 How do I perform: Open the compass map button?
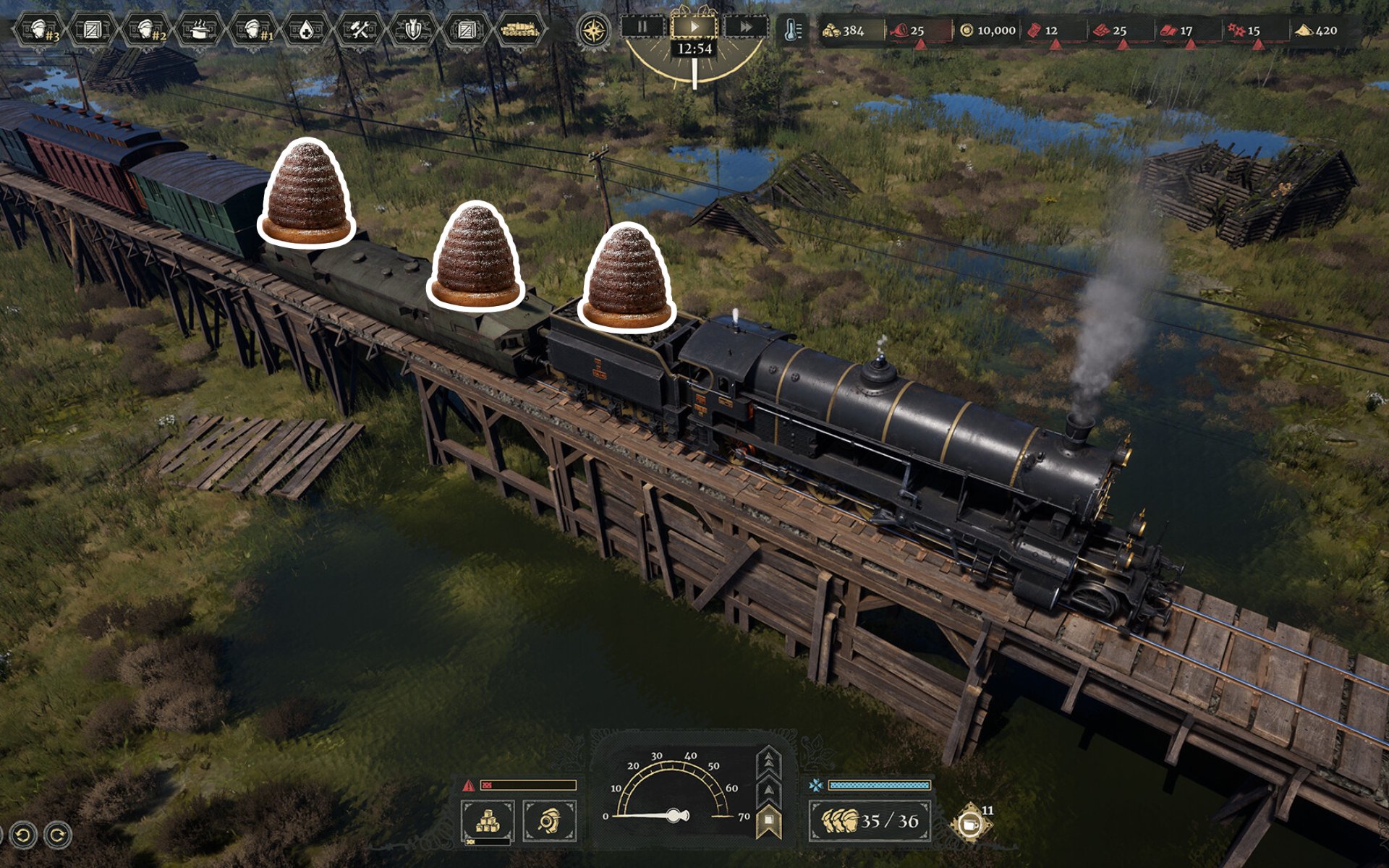click(x=594, y=31)
